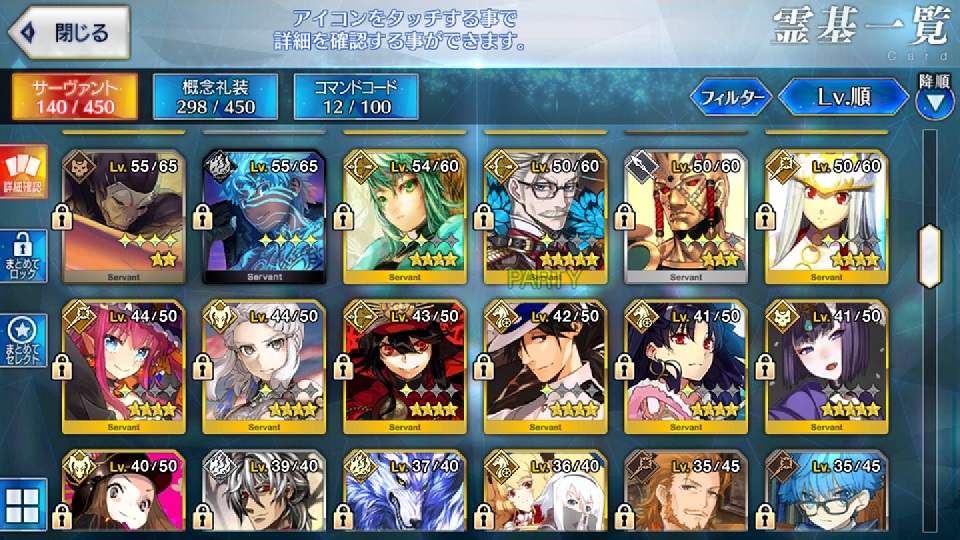Toggle the 降順 sort order arrow

(934, 100)
